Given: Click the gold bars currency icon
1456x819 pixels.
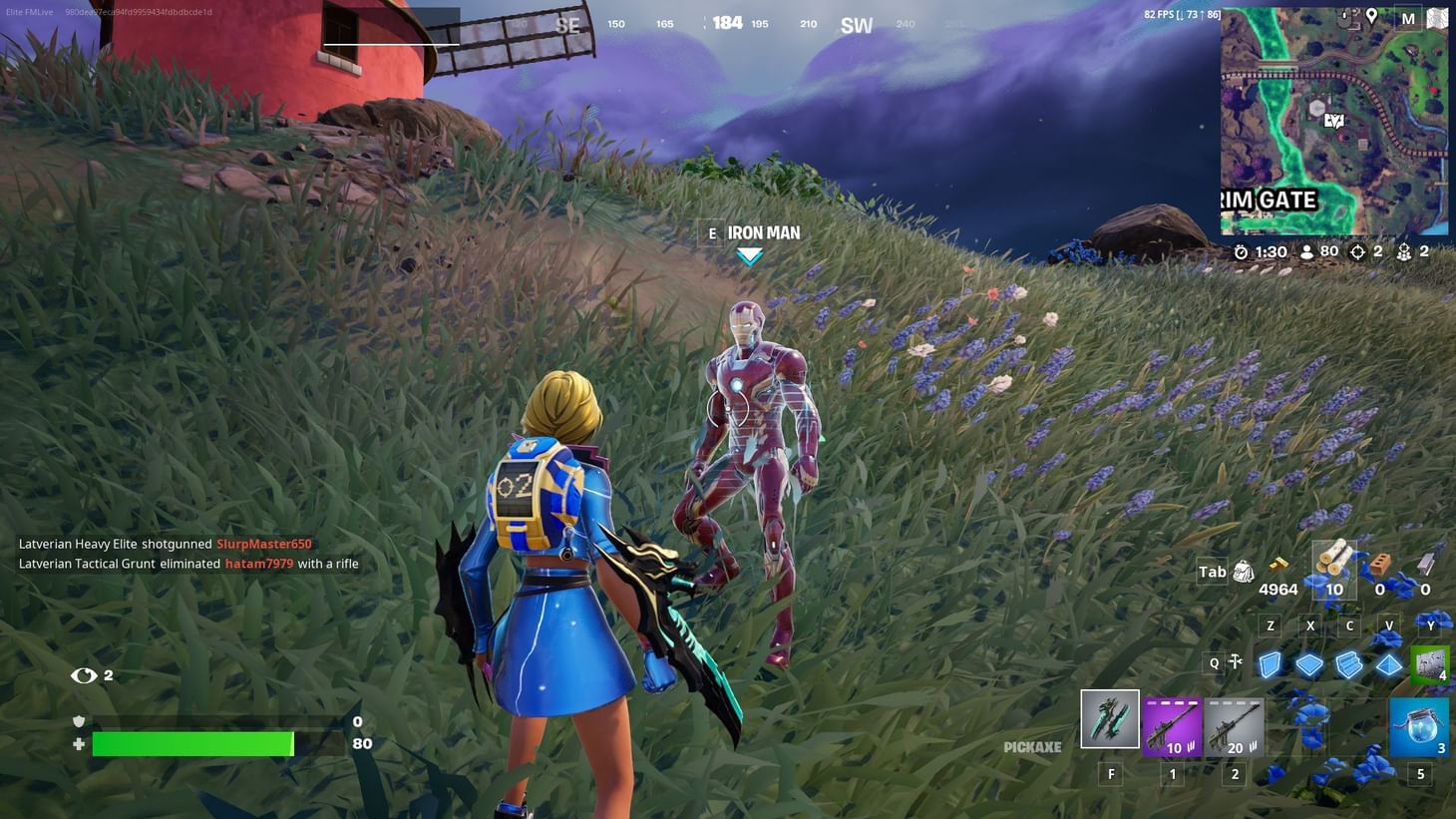Looking at the screenshot, I should point(1277,564).
